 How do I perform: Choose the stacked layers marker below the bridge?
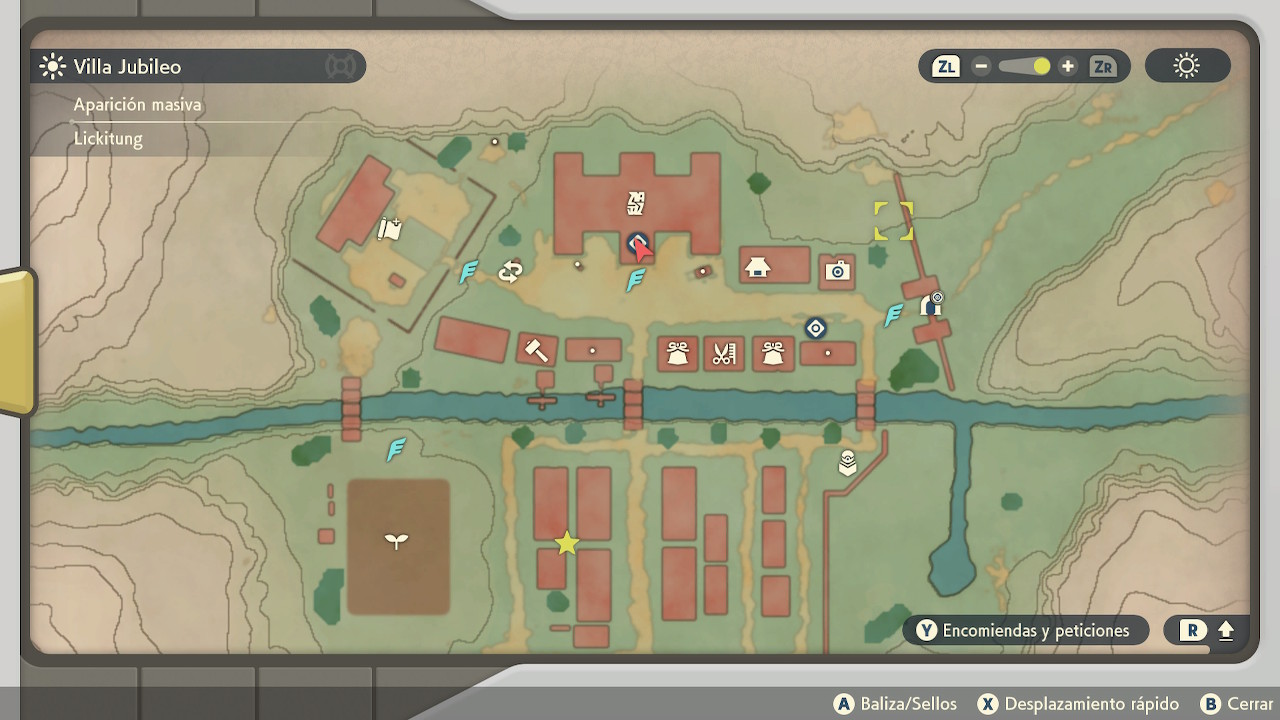click(x=847, y=462)
